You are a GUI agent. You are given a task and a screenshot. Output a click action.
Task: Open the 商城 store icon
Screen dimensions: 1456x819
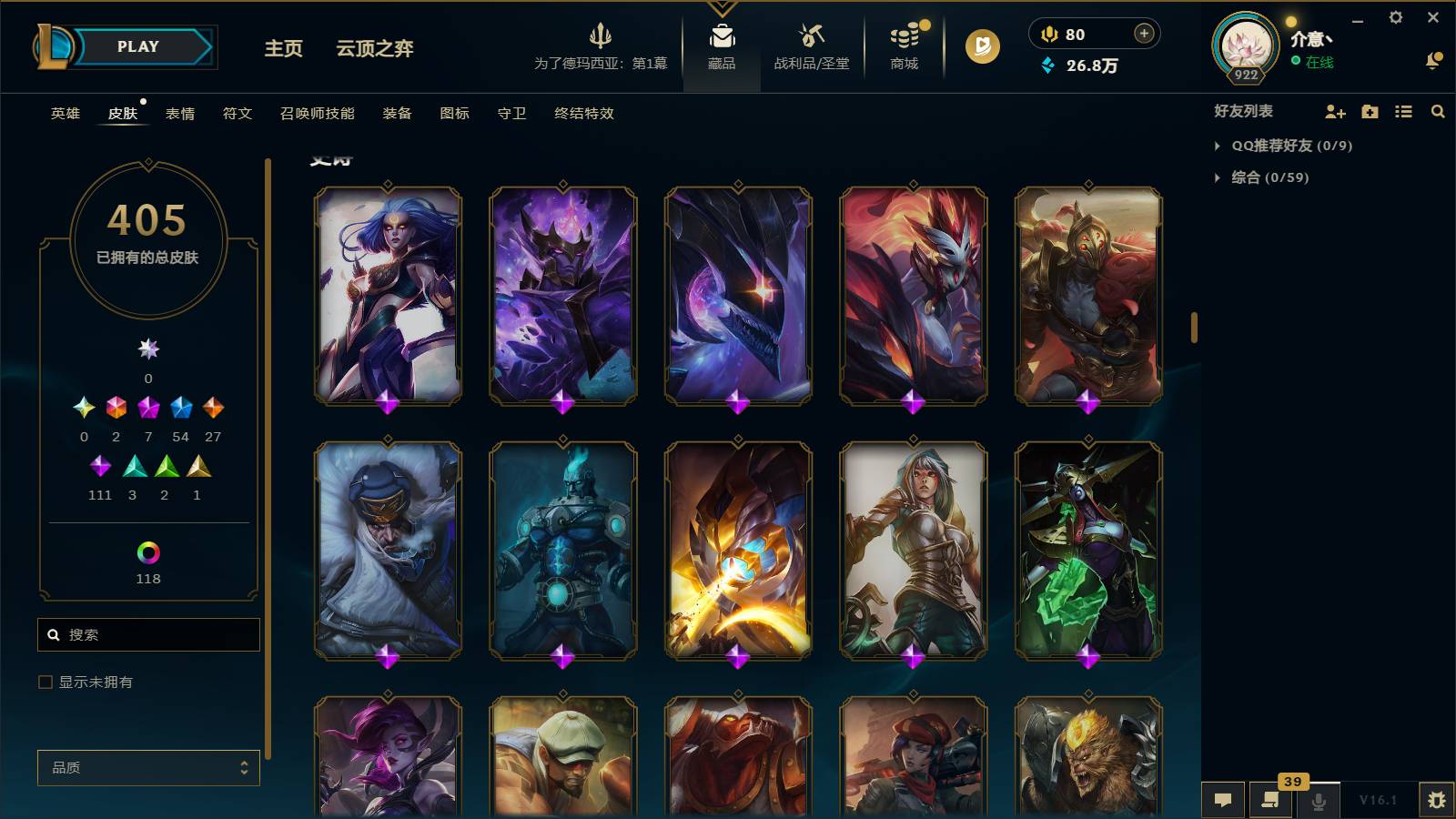(x=902, y=47)
